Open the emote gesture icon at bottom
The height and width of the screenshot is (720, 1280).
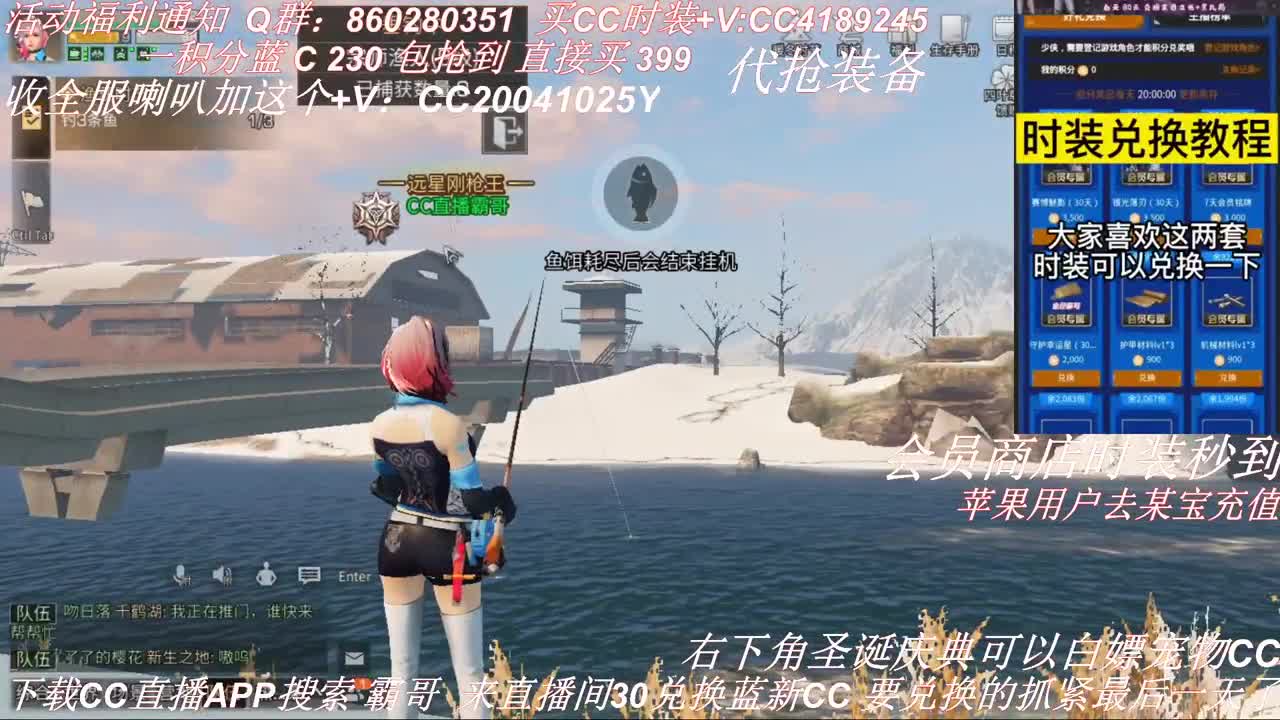pyautogui.click(x=267, y=575)
